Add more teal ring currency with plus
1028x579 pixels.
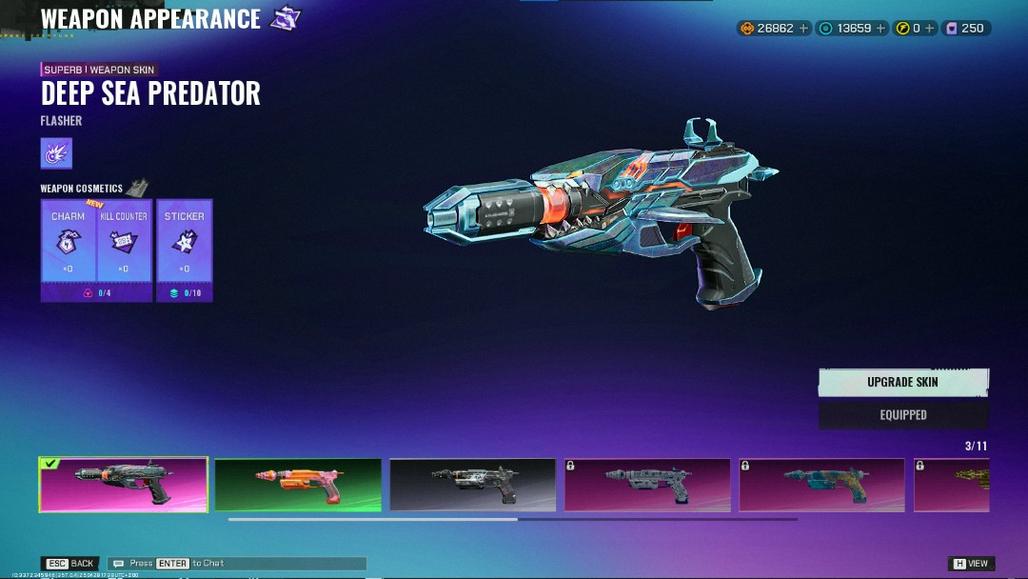point(880,28)
